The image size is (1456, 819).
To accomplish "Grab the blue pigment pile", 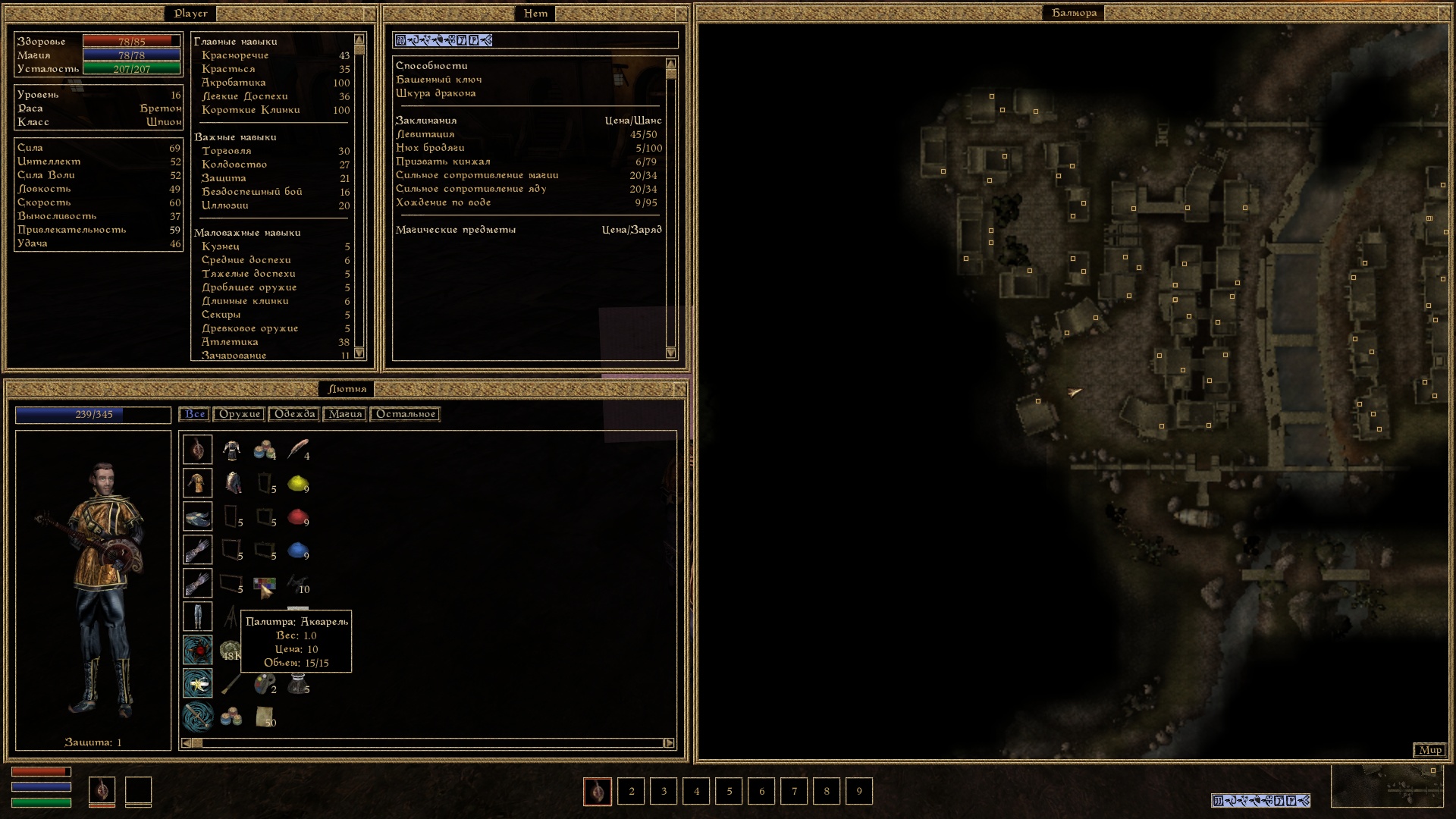I will [297, 550].
